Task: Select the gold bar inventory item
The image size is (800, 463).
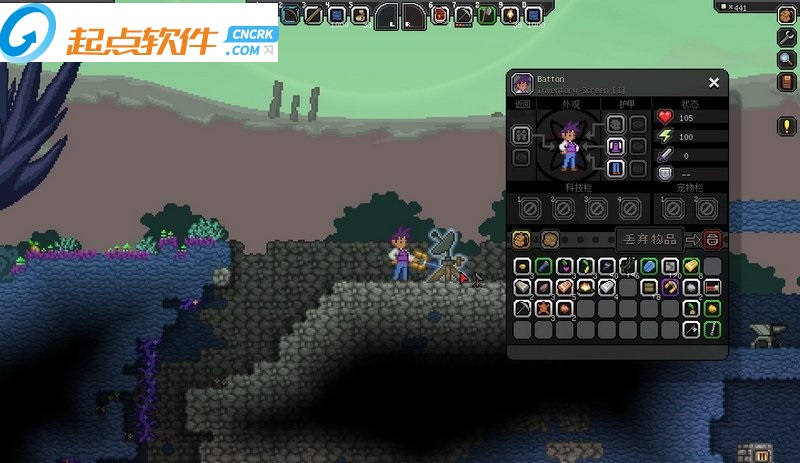Action: (690, 266)
